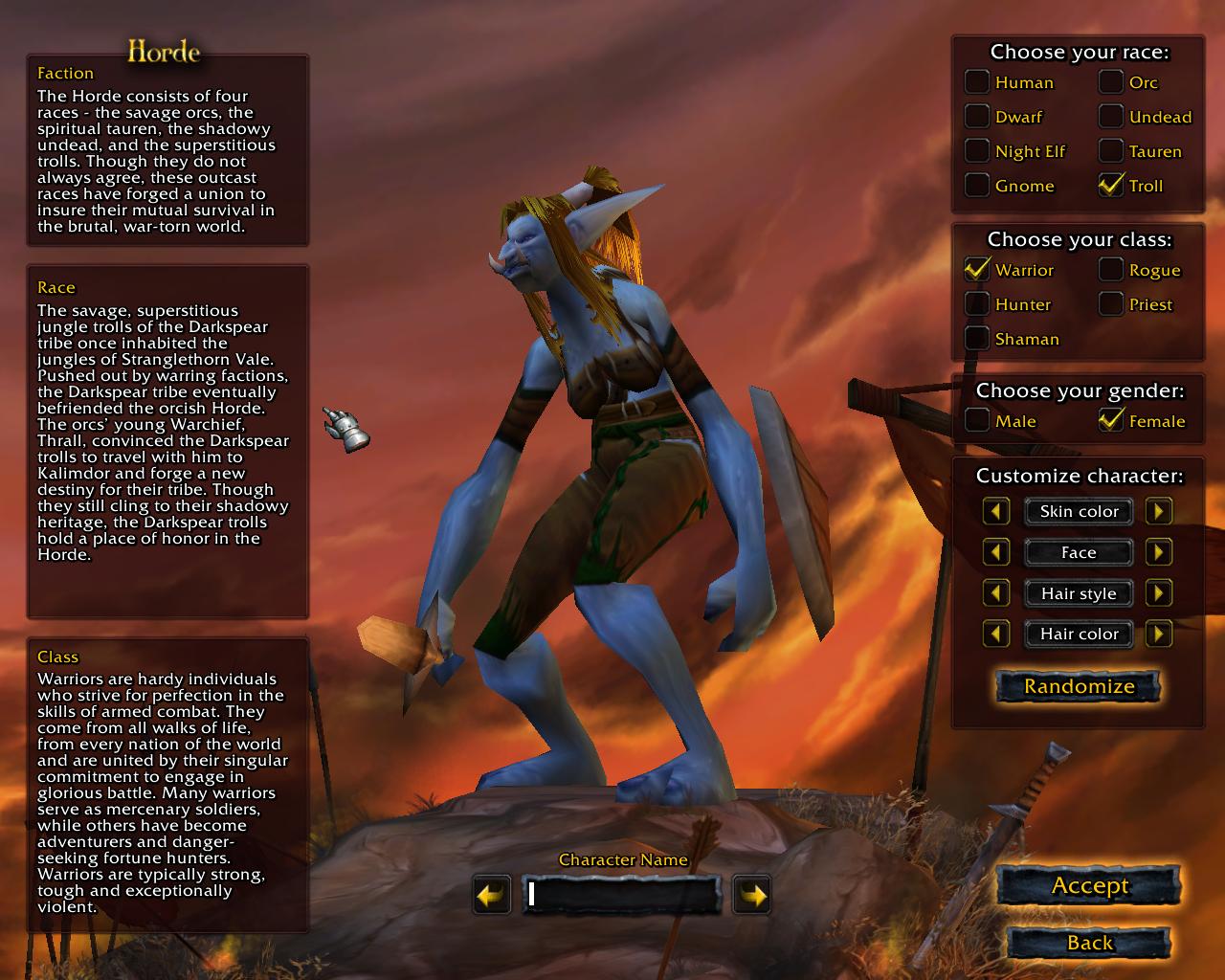Click the Character Name text field

622,895
